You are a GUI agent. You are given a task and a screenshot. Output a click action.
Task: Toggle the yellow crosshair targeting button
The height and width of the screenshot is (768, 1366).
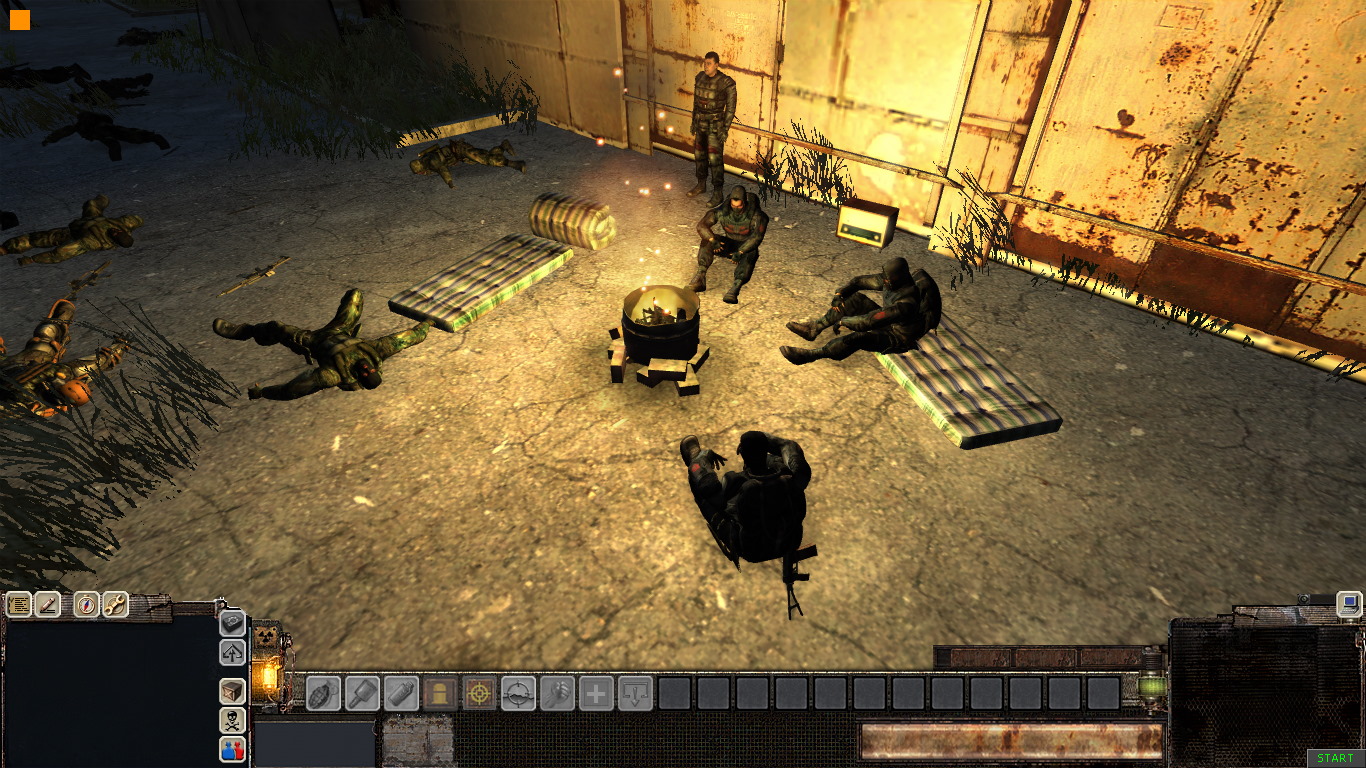pyautogui.click(x=479, y=693)
